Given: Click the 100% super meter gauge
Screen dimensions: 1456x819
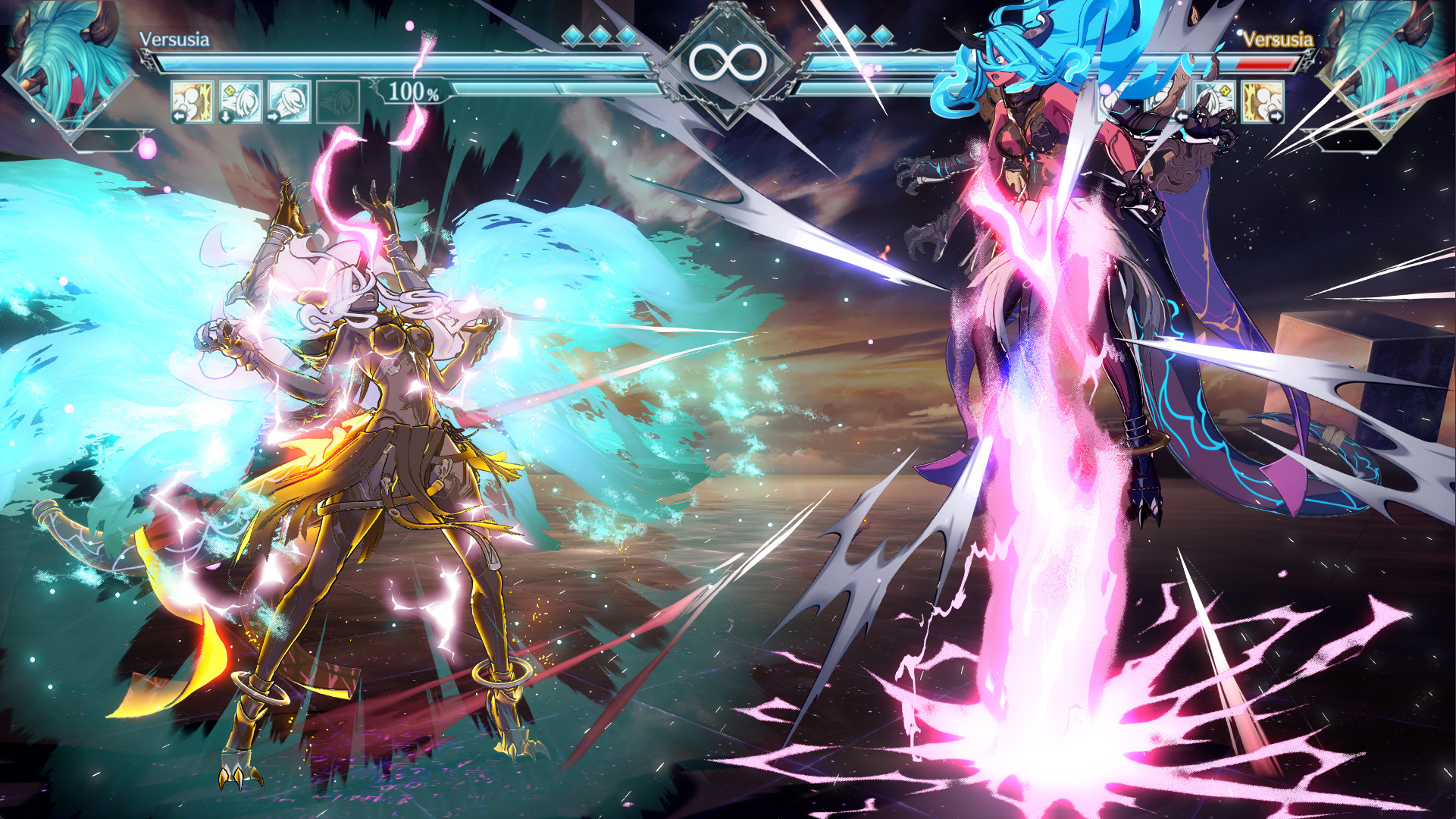Looking at the screenshot, I should (412, 94).
